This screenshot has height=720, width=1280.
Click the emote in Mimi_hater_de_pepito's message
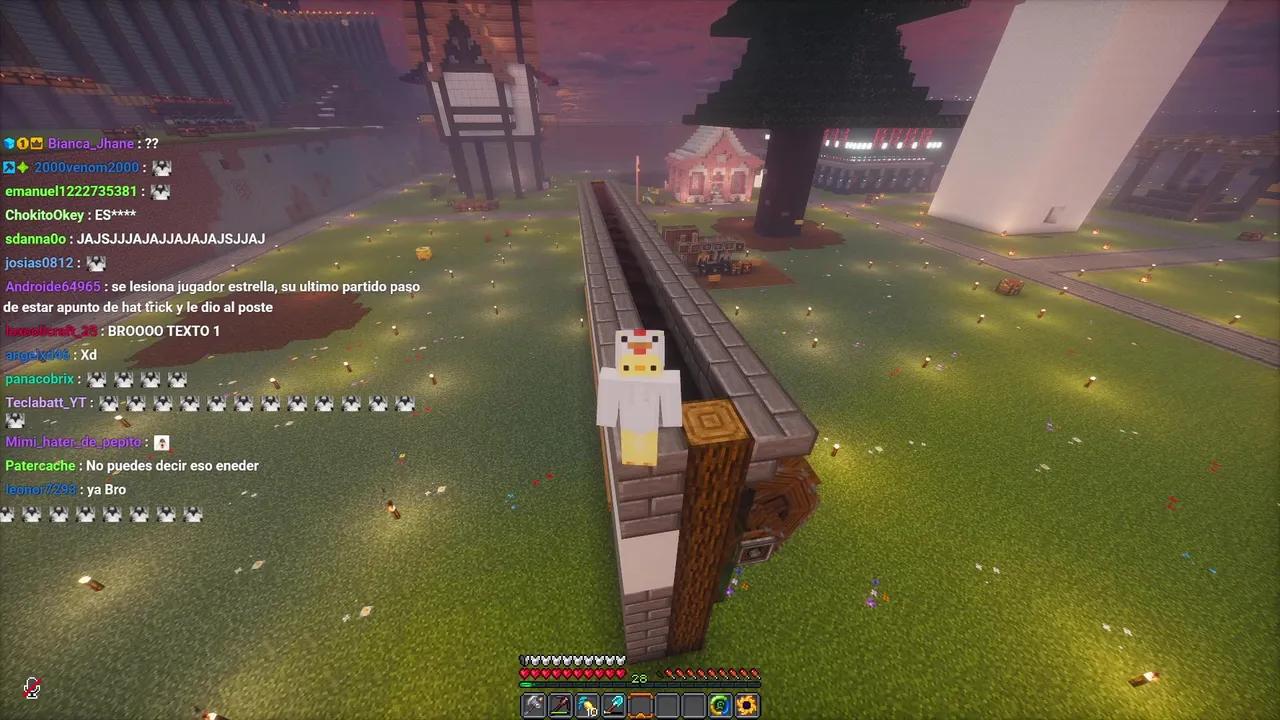pos(162,441)
